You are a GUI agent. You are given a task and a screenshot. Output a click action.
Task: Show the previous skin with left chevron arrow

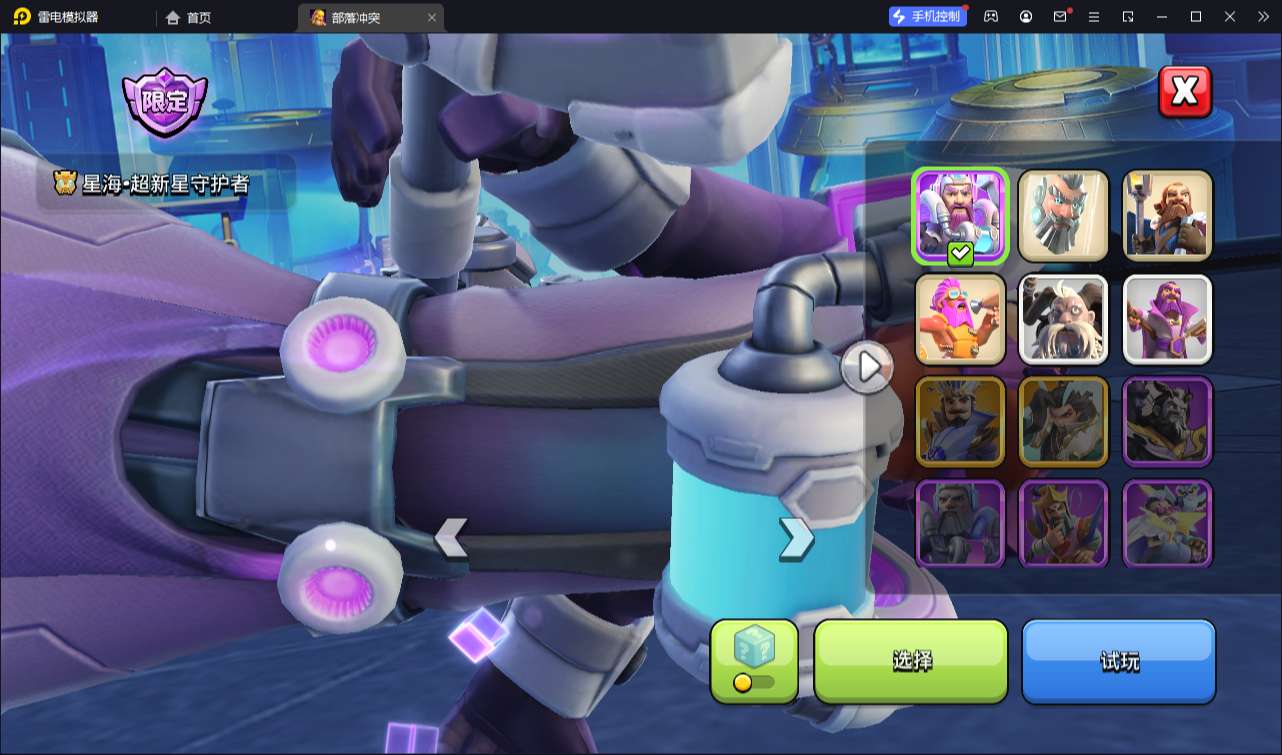coord(451,538)
